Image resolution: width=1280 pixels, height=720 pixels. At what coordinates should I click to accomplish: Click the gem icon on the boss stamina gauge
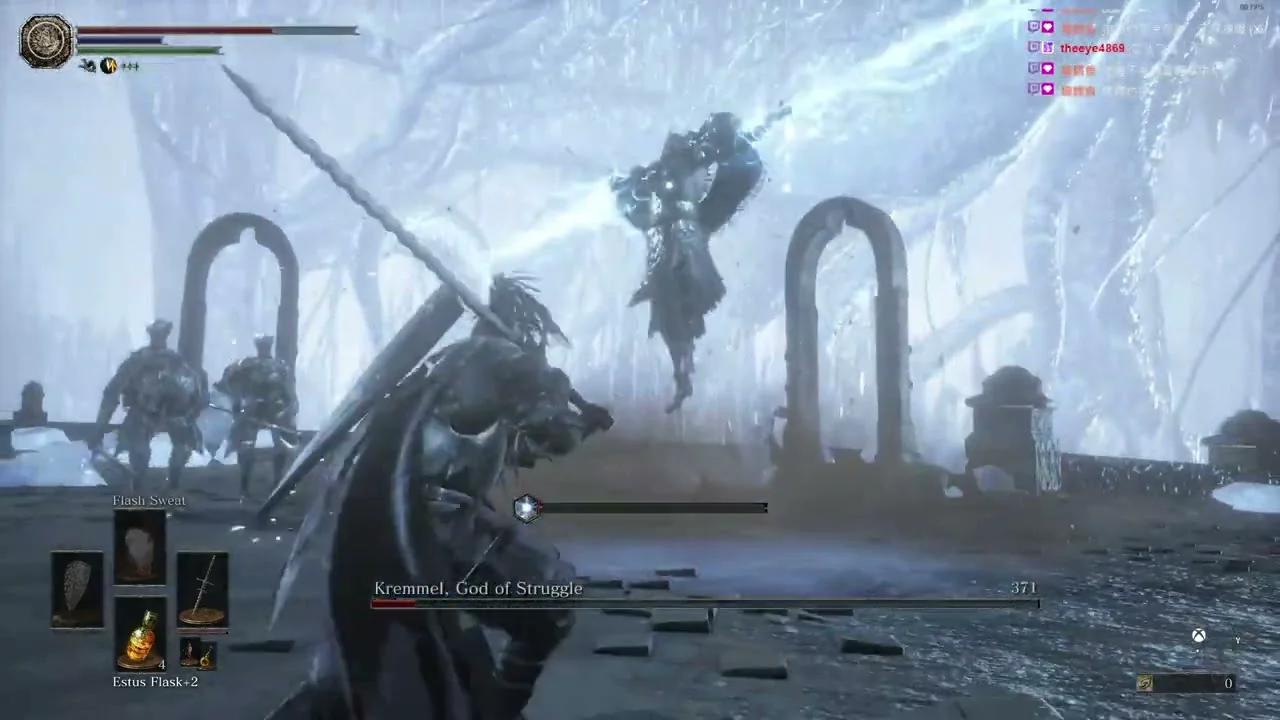pyautogui.click(x=527, y=507)
